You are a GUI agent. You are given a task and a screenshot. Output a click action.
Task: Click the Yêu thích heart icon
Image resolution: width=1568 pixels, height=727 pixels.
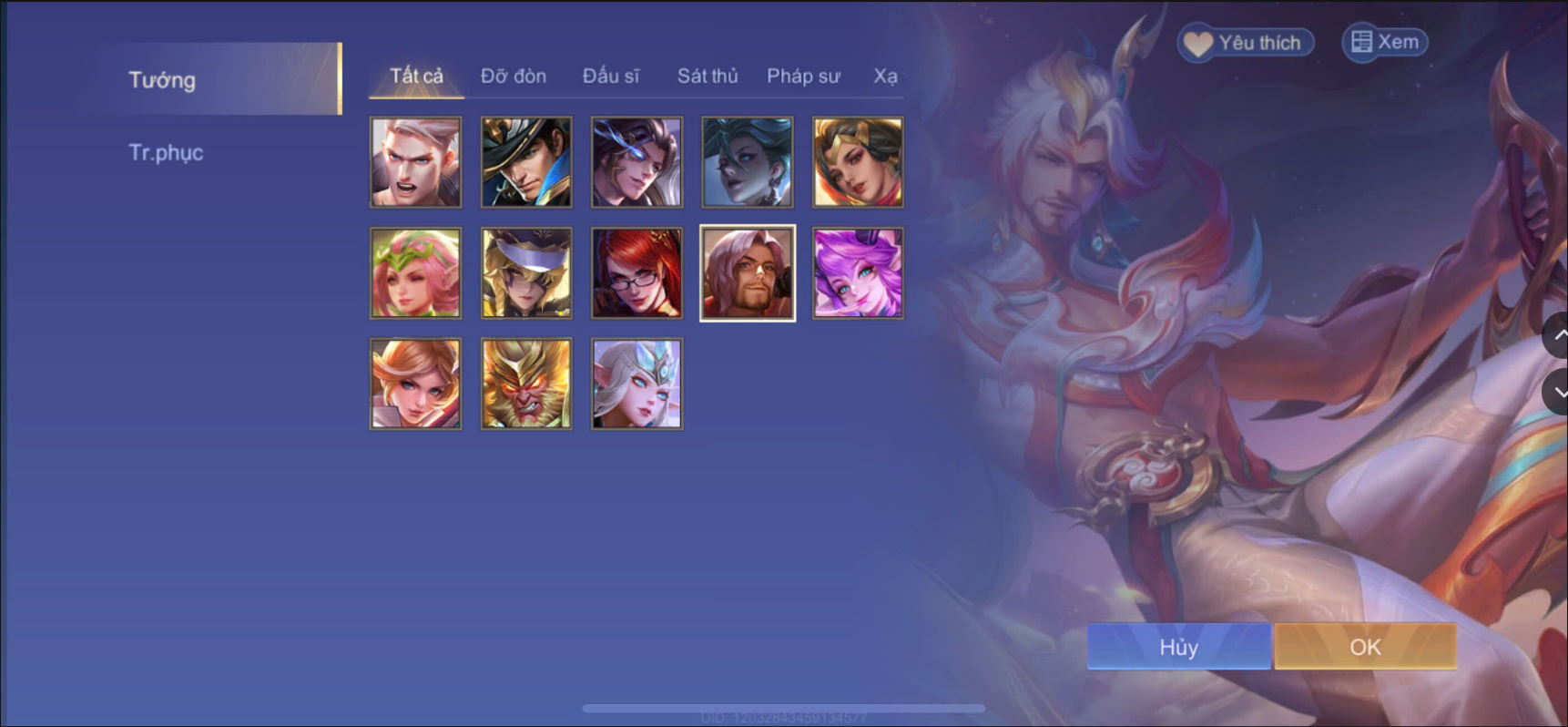(1197, 41)
